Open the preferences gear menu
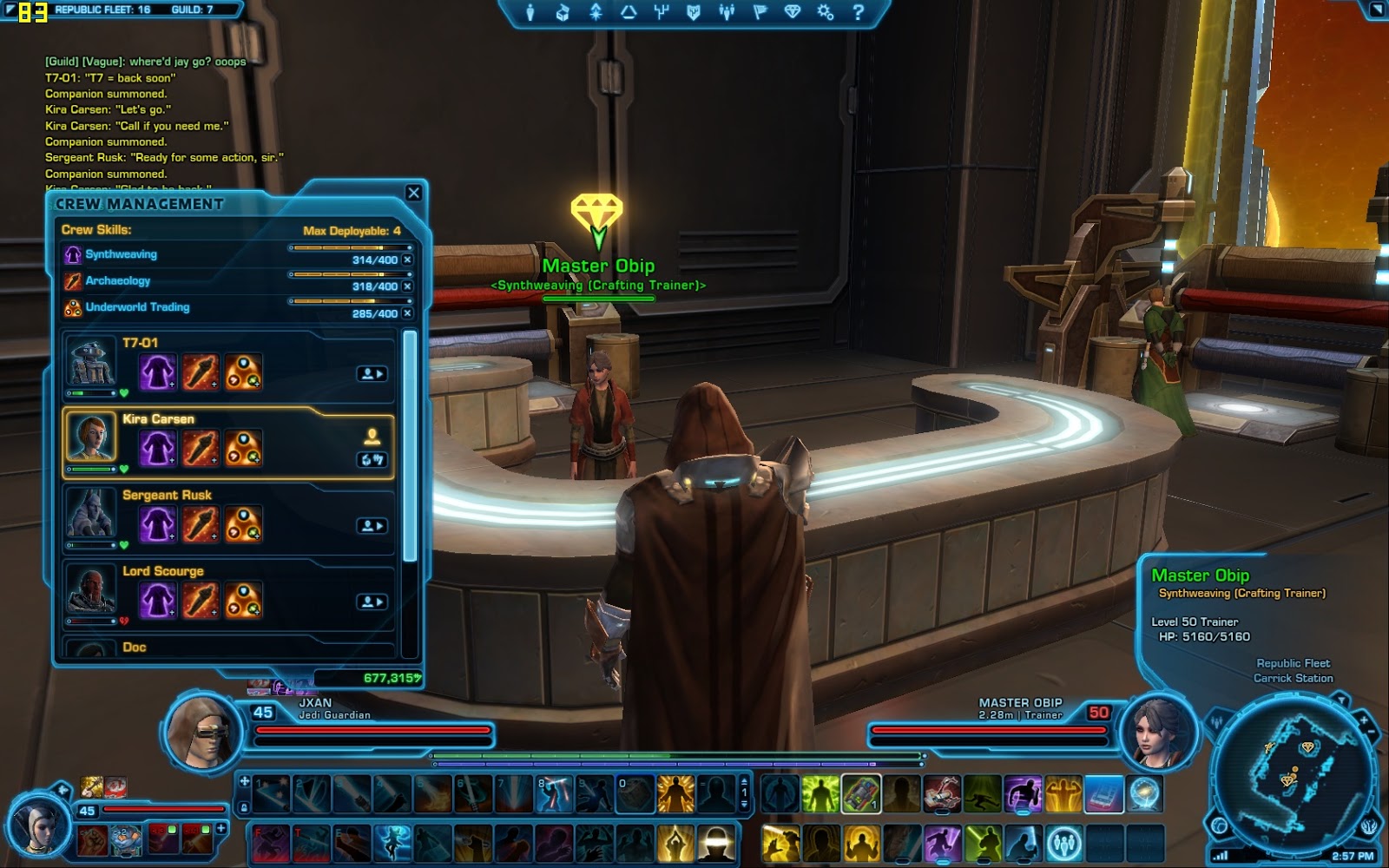Image resolution: width=1389 pixels, height=868 pixels. [825, 12]
